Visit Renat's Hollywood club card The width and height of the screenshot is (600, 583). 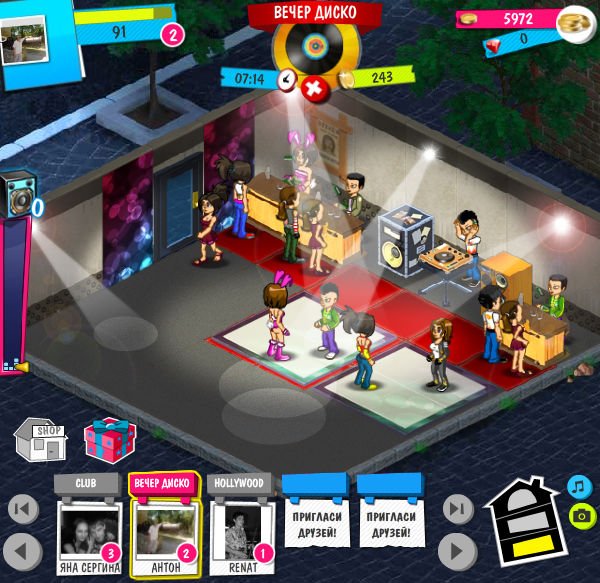pos(242,532)
